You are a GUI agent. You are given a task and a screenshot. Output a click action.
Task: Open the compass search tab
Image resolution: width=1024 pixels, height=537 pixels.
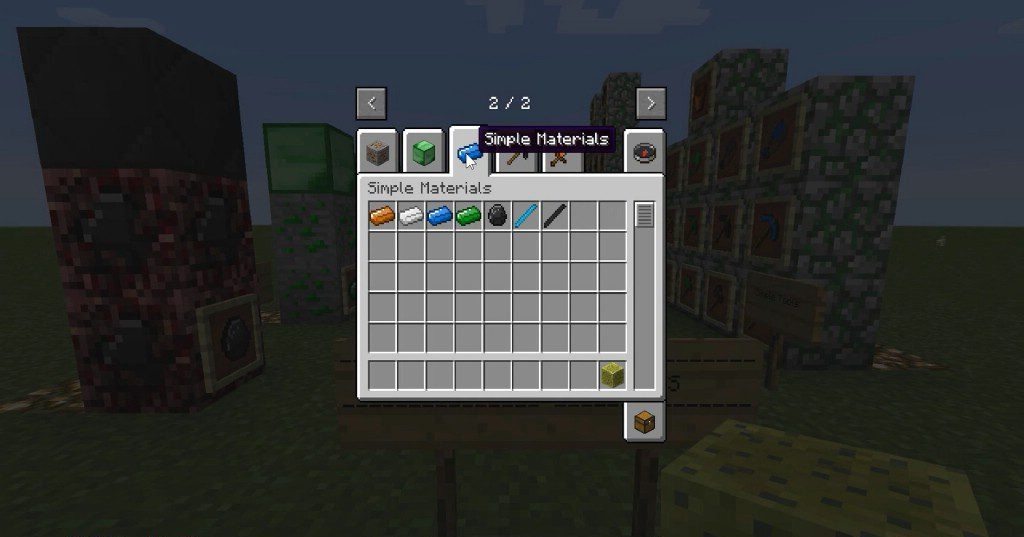click(645, 152)
